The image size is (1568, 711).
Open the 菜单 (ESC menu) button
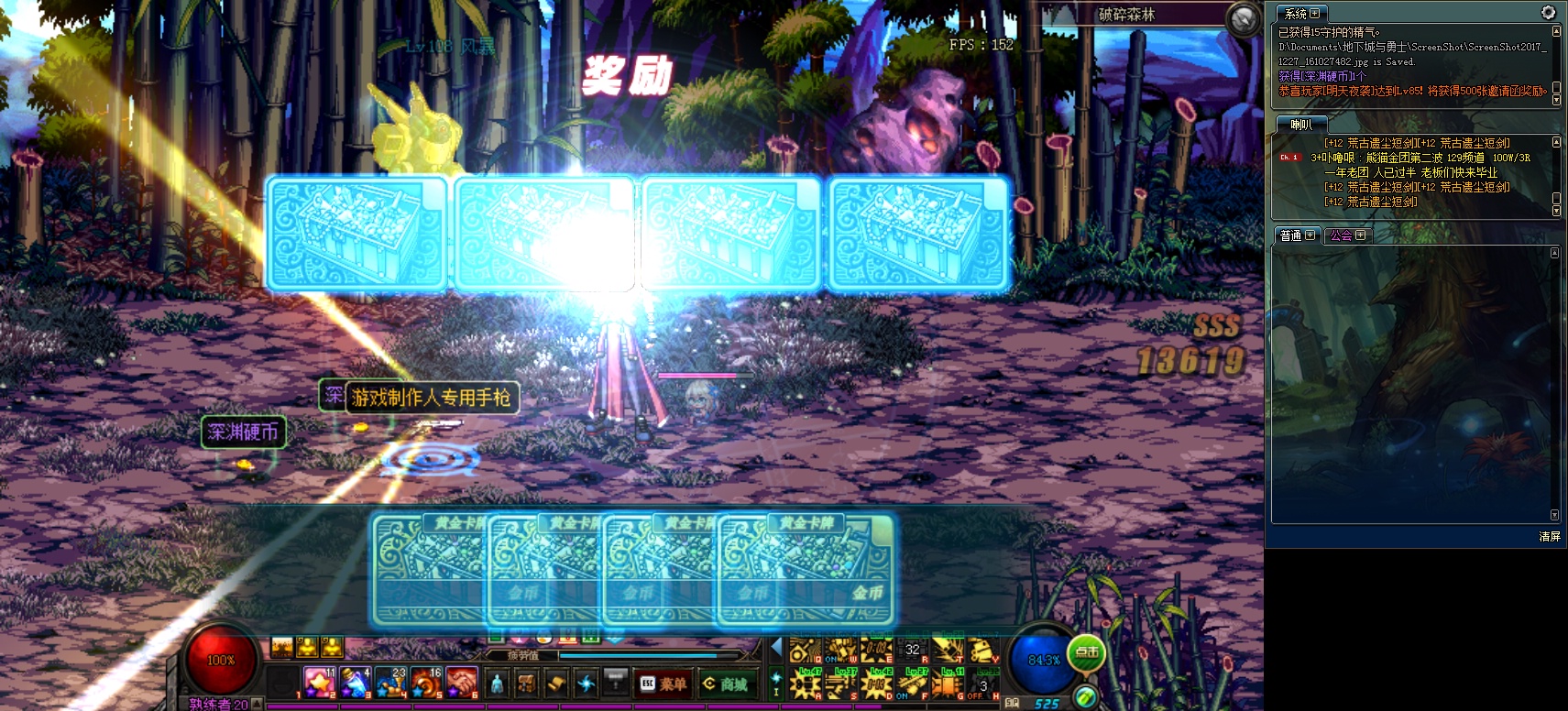point(663,684)
